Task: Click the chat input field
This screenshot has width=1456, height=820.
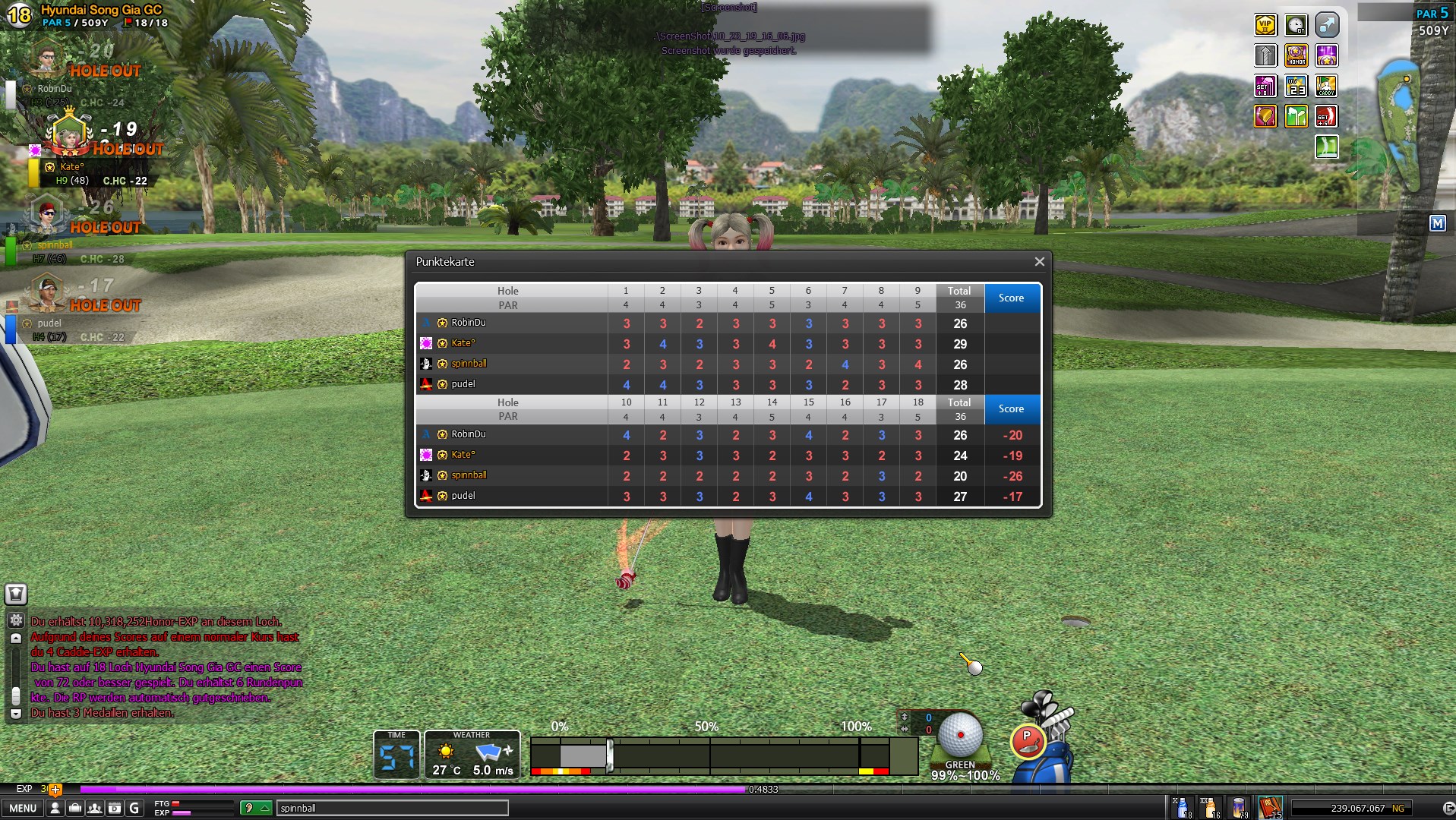Action: coord(391,808)
